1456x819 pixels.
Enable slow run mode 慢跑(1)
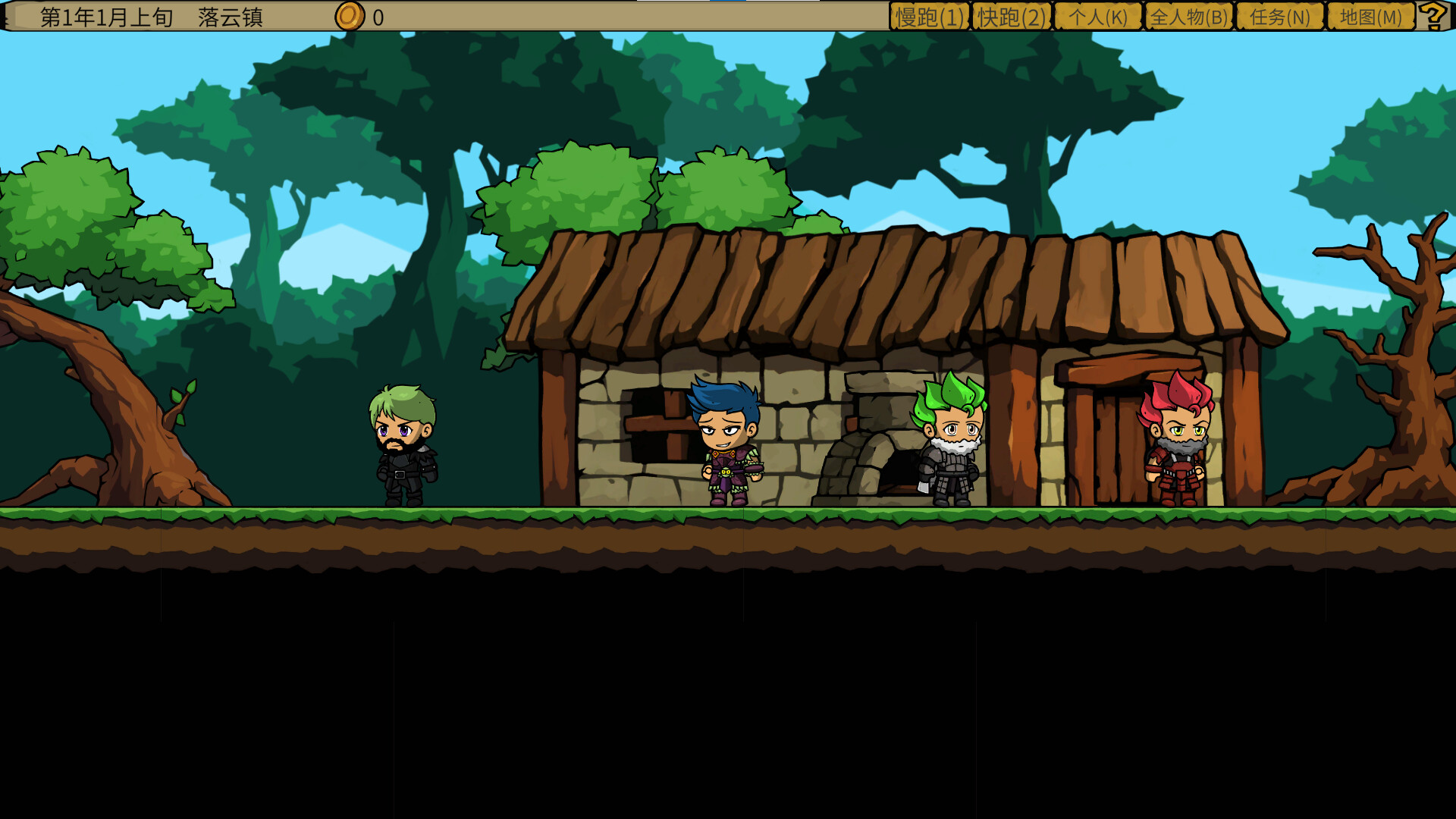[x=928, y=15]
